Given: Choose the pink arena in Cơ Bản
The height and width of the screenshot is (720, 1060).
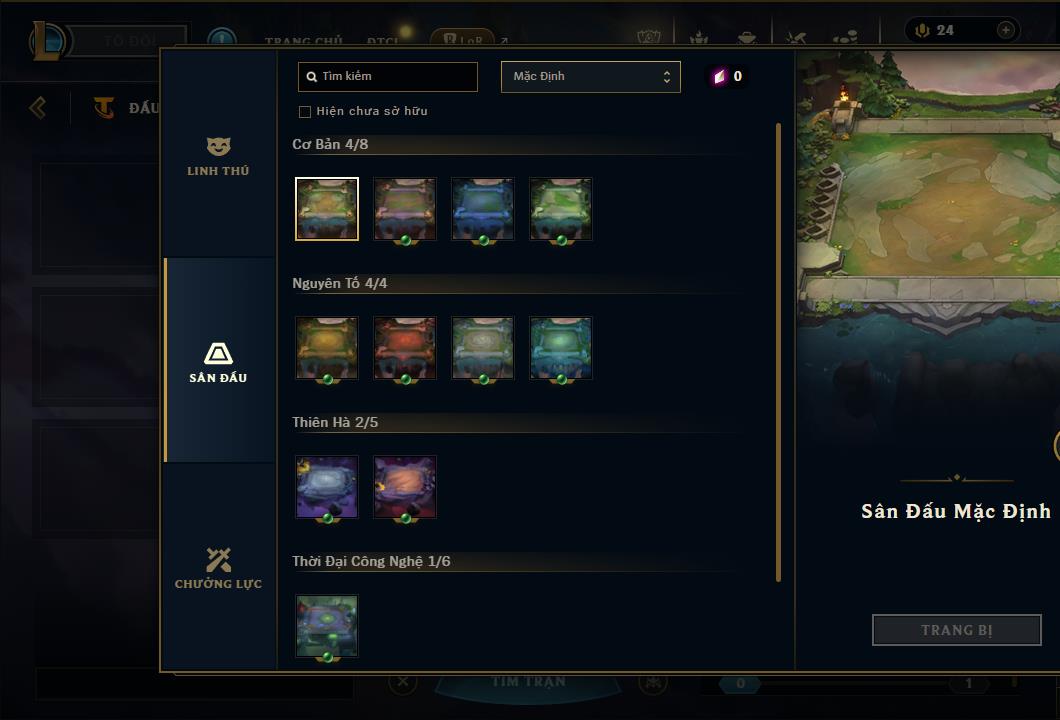Looking at the screenshot, I should click(405, 209).
